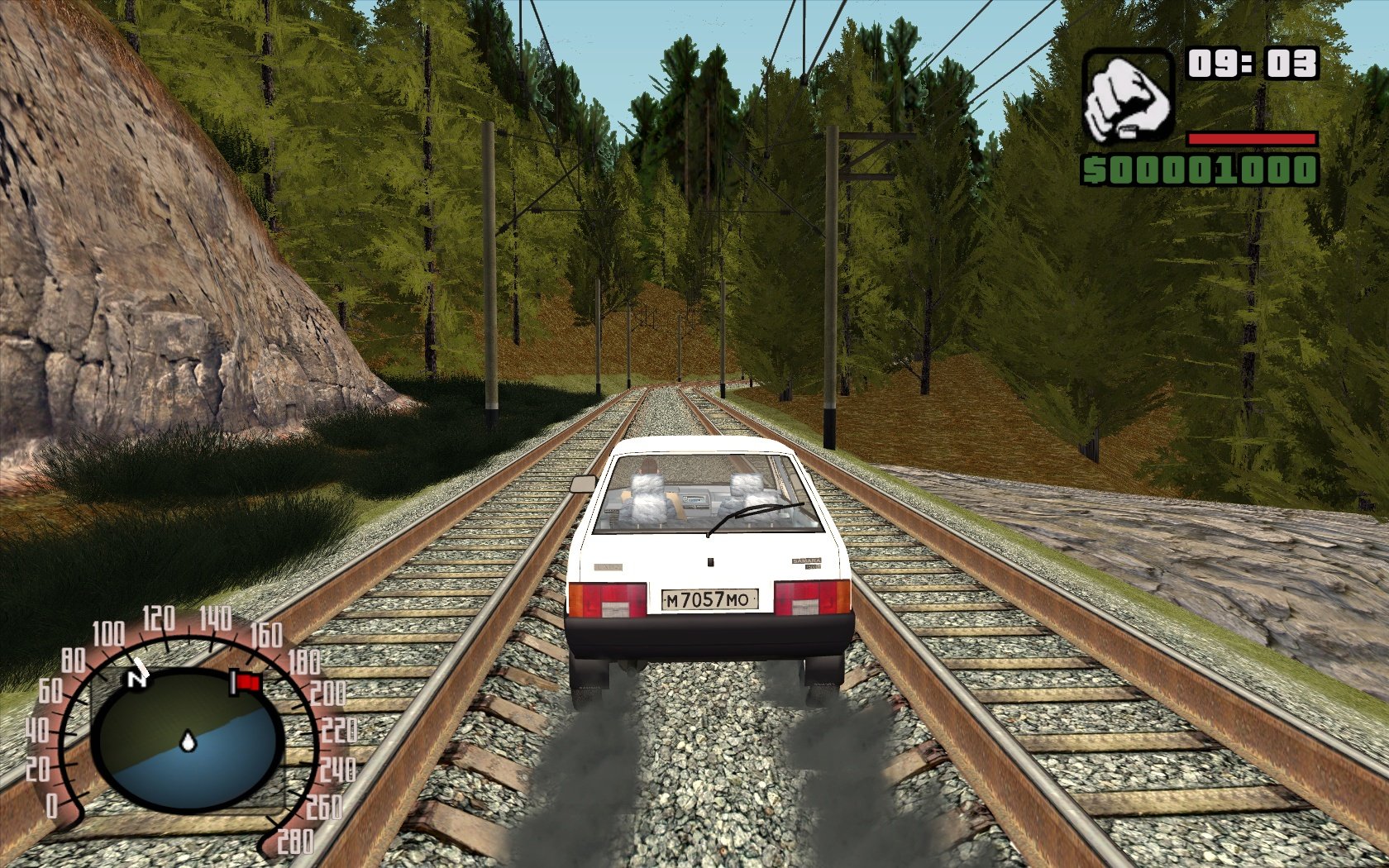1389x868 pixels.
Task: Click the fist weapon icon
Action: (1128, 96)
